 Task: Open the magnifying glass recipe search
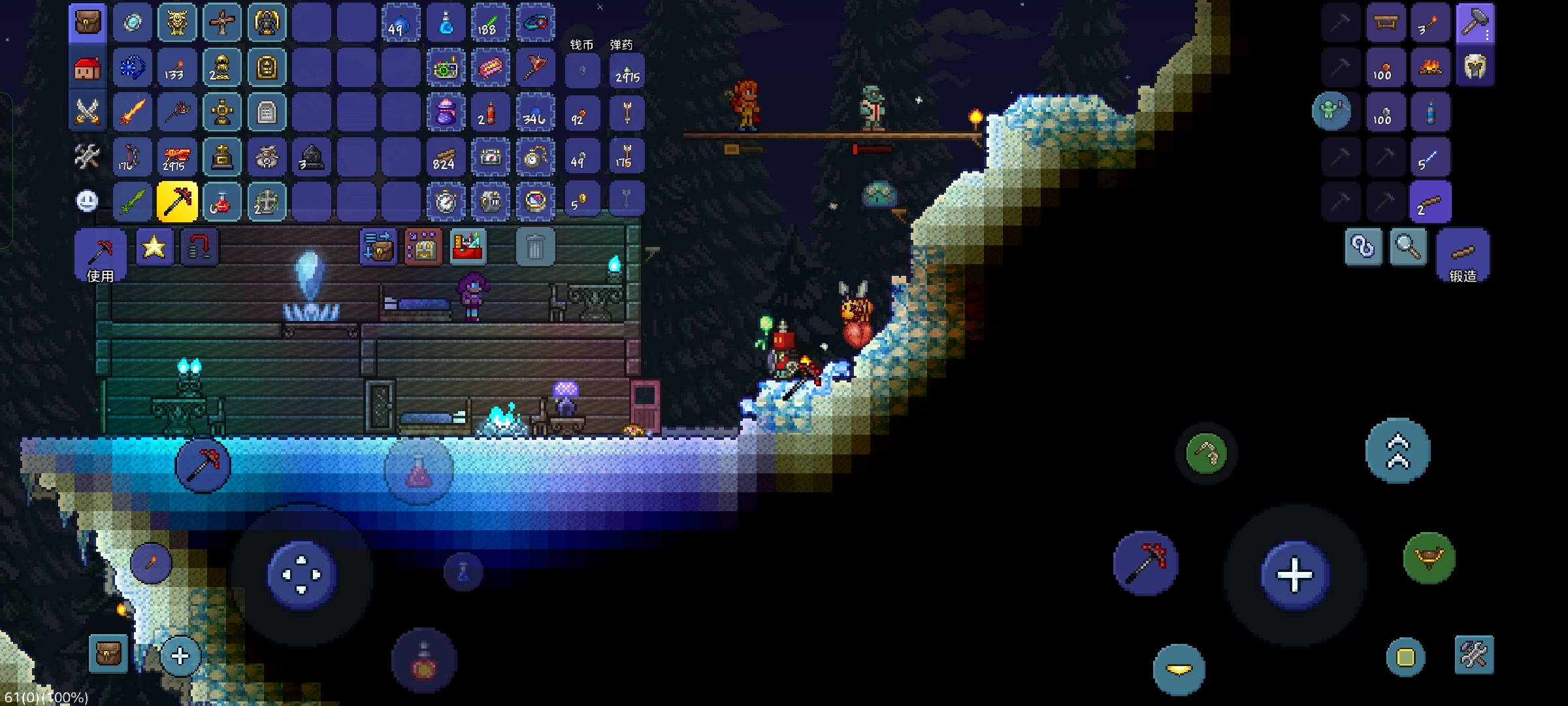pos(1408,247)
